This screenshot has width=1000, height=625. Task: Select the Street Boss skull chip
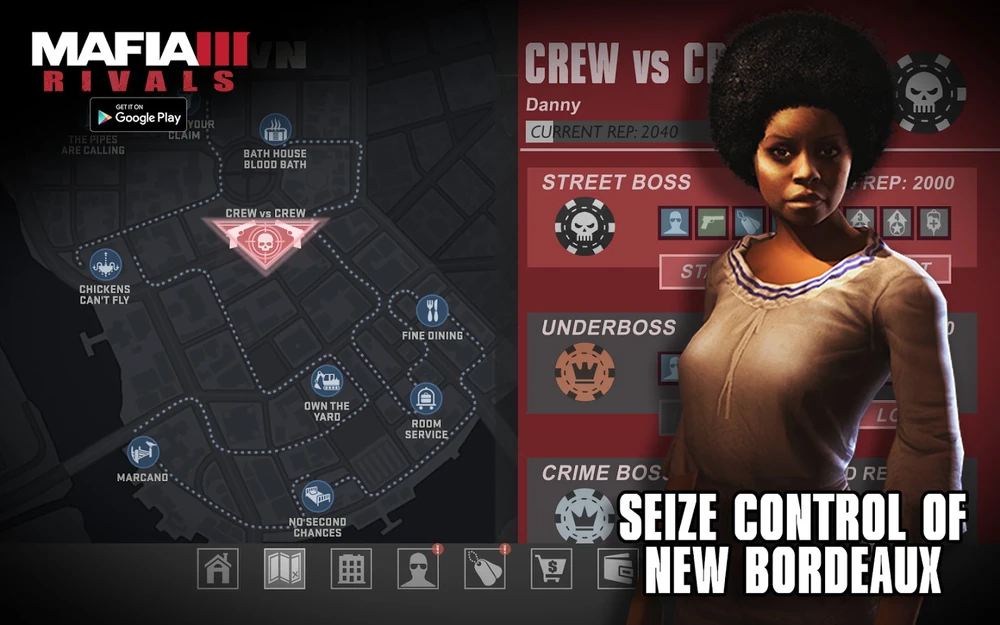pyautogui.click(x=579, y=226)
